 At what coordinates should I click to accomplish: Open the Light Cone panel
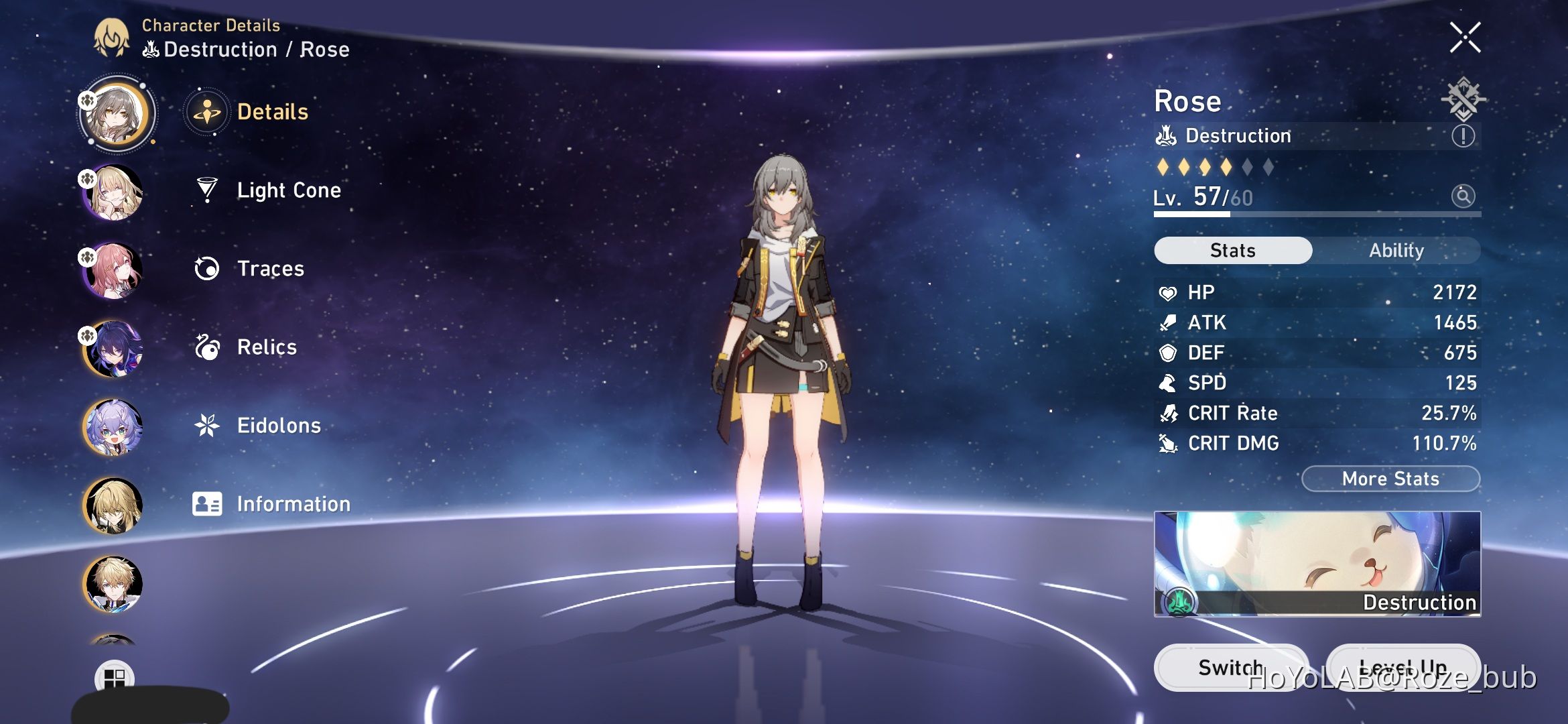point(288,190)
